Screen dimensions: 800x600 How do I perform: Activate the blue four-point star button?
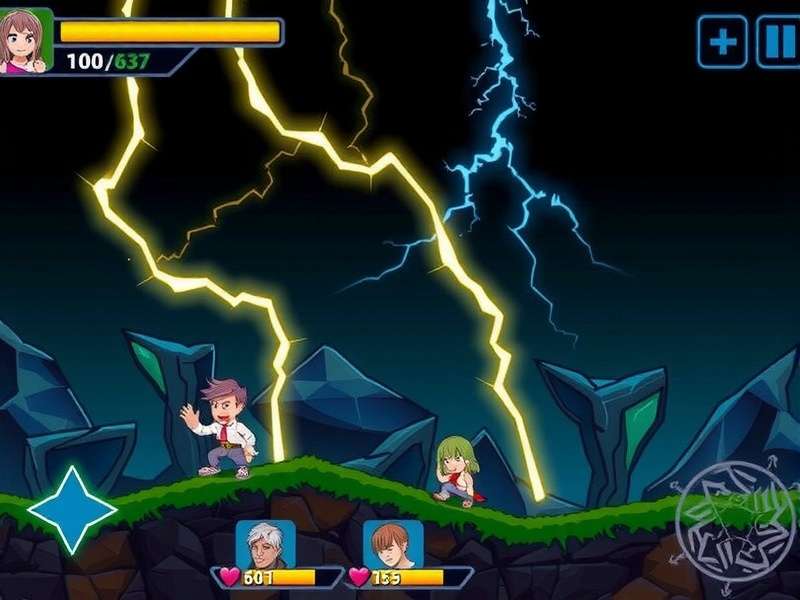(x=72, y=509)
